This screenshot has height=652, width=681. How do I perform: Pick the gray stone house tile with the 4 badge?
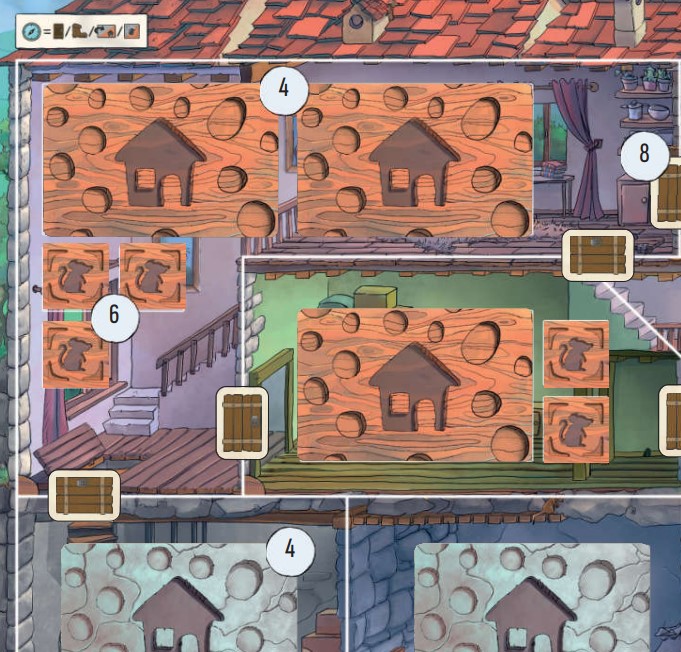click(x=179, y=596)
